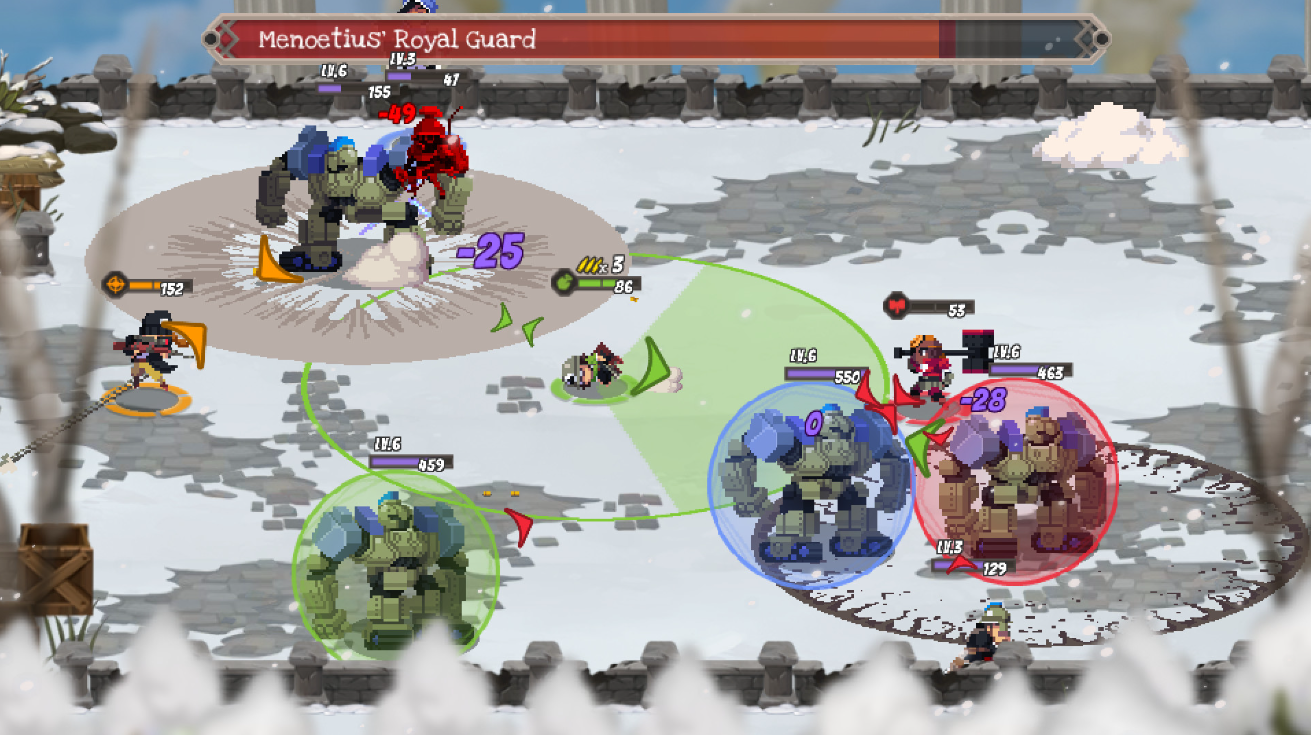Image resolution: width=1311 pixels, height=735 pixels.
Task: Select the orange flag marker near the green mech
Action: click(x=276, y=257)
